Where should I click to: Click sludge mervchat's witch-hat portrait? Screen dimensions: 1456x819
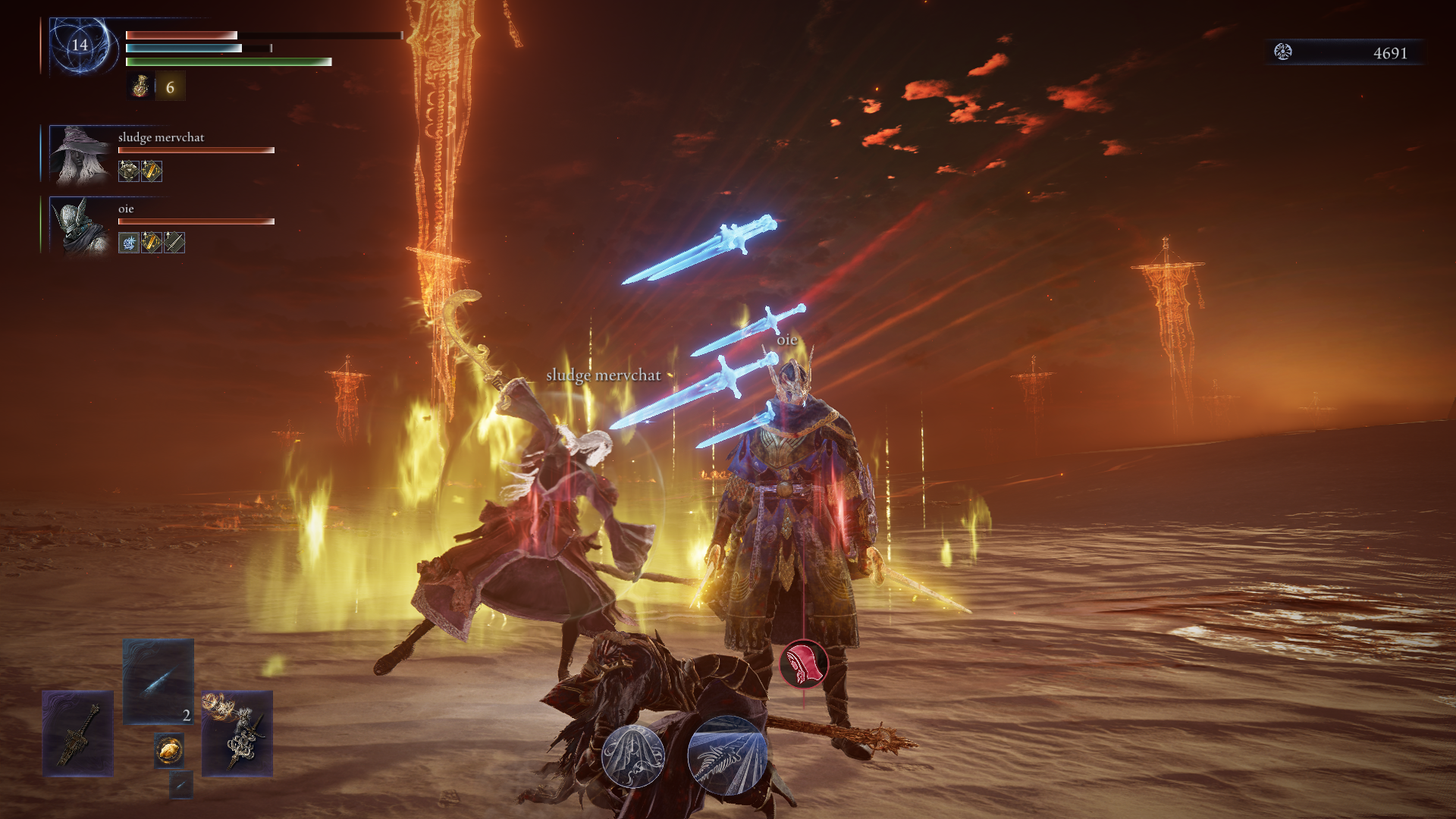click(80, 154)
